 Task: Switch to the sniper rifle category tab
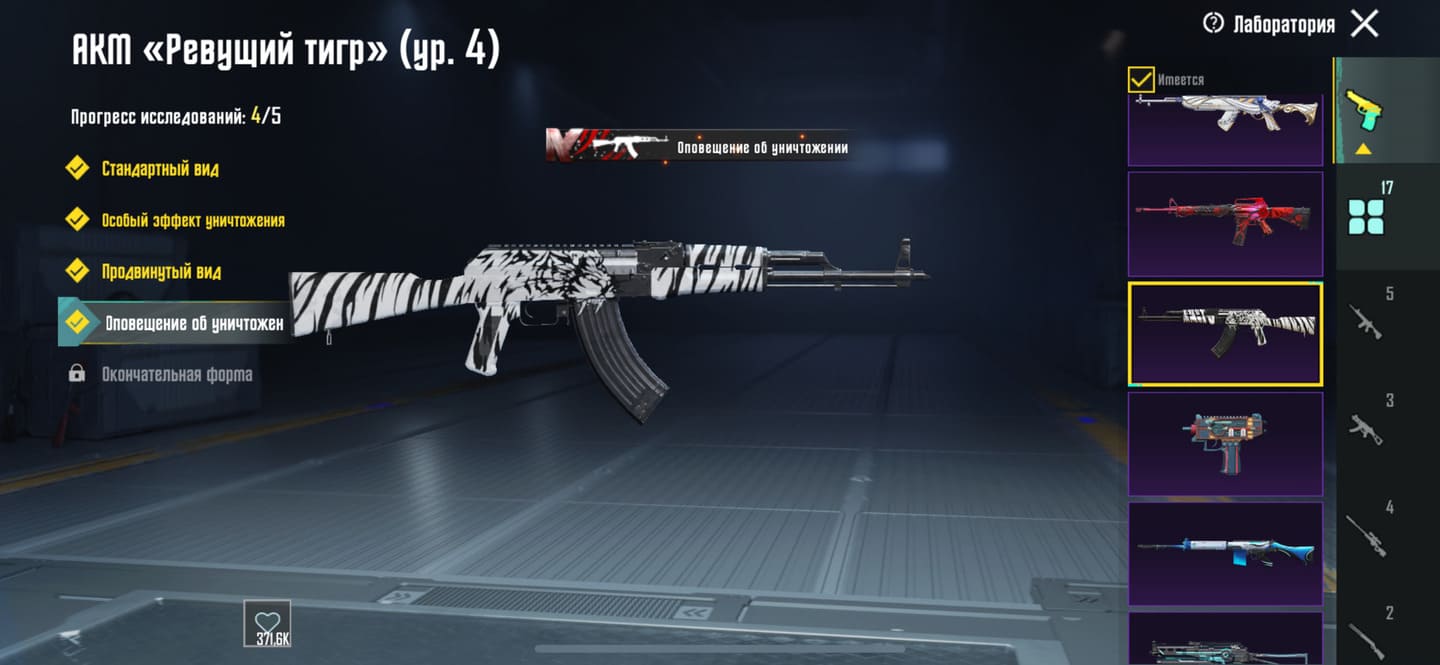coord(1365,535)
